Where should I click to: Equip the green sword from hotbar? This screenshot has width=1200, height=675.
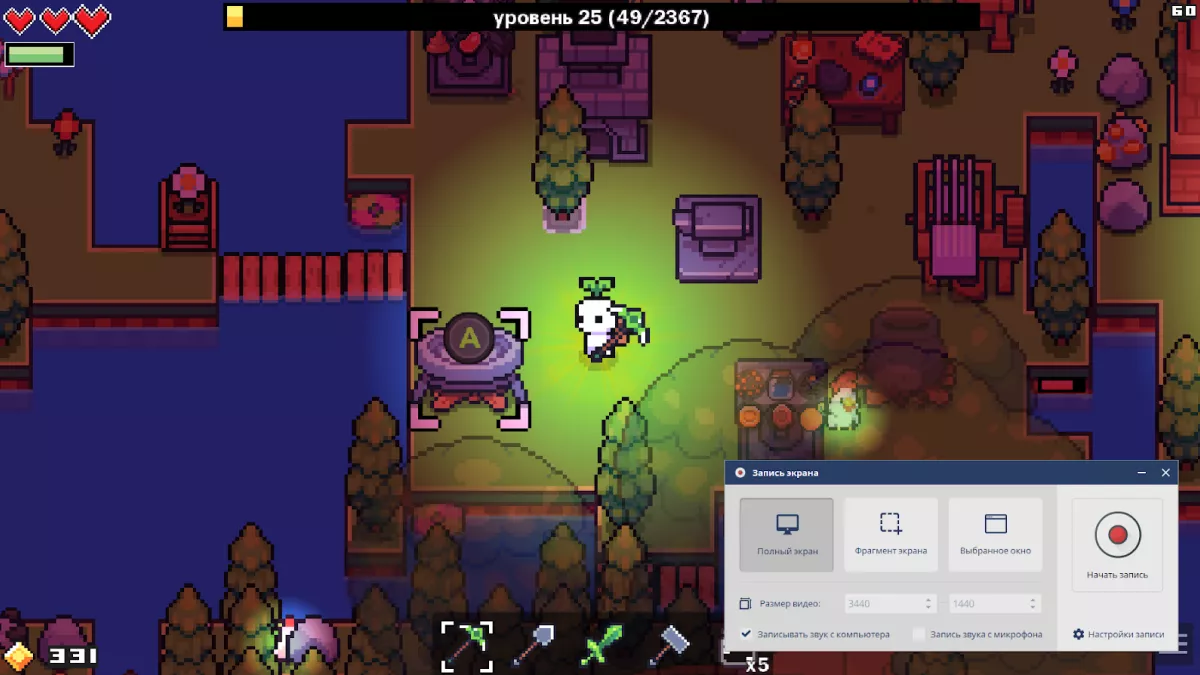602,646
